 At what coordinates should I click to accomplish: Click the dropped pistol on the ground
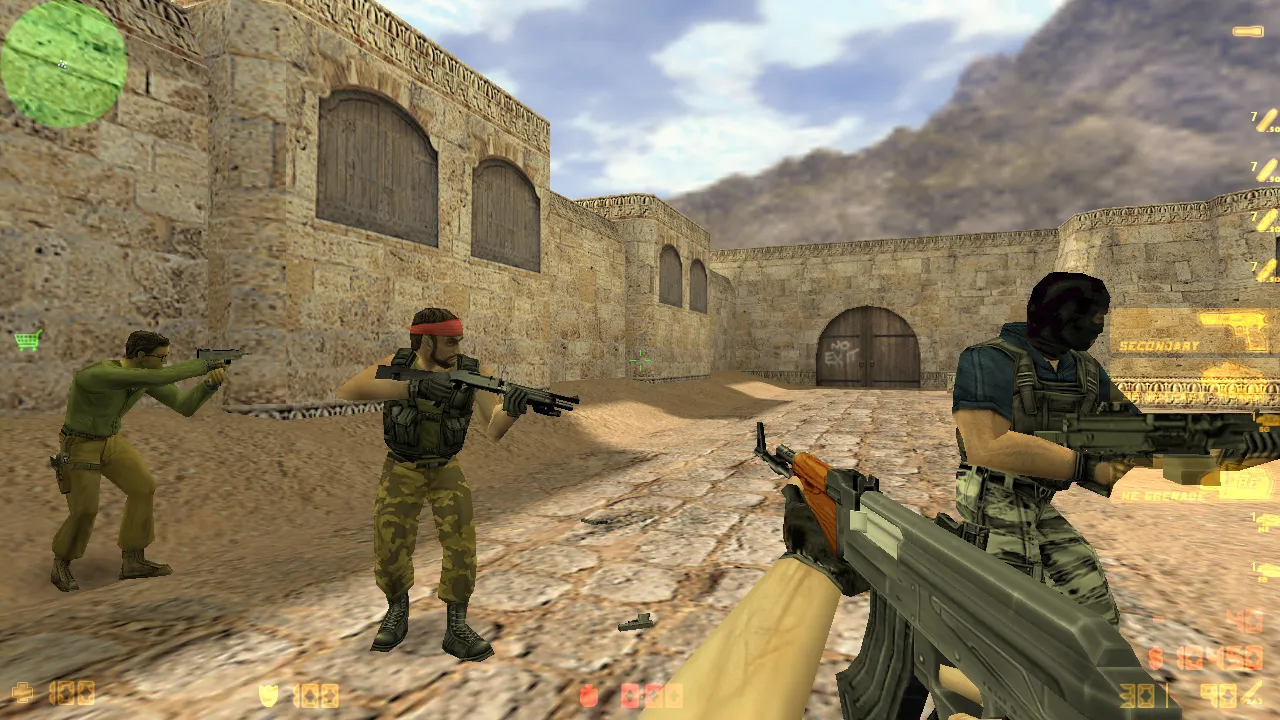click(634, 620)
